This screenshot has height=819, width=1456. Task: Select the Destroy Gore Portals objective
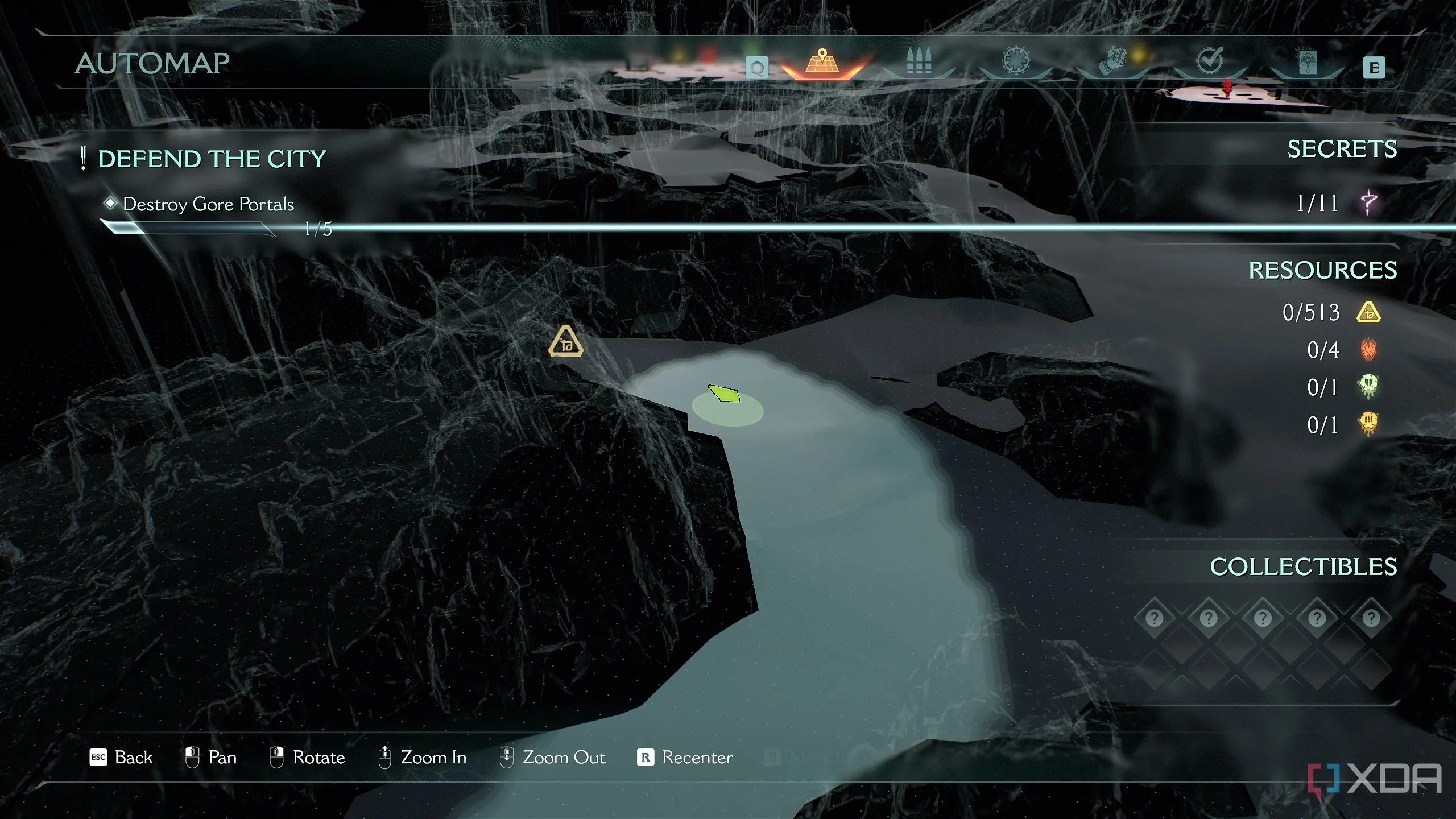click(x=208, y=204)
